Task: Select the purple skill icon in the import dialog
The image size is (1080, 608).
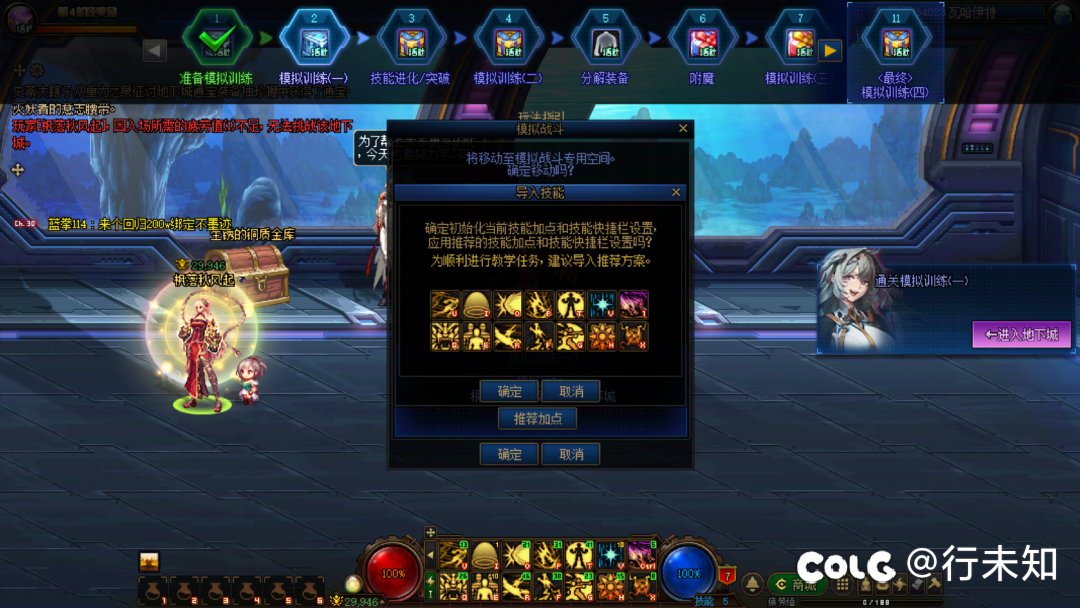Action: point(634,304)
